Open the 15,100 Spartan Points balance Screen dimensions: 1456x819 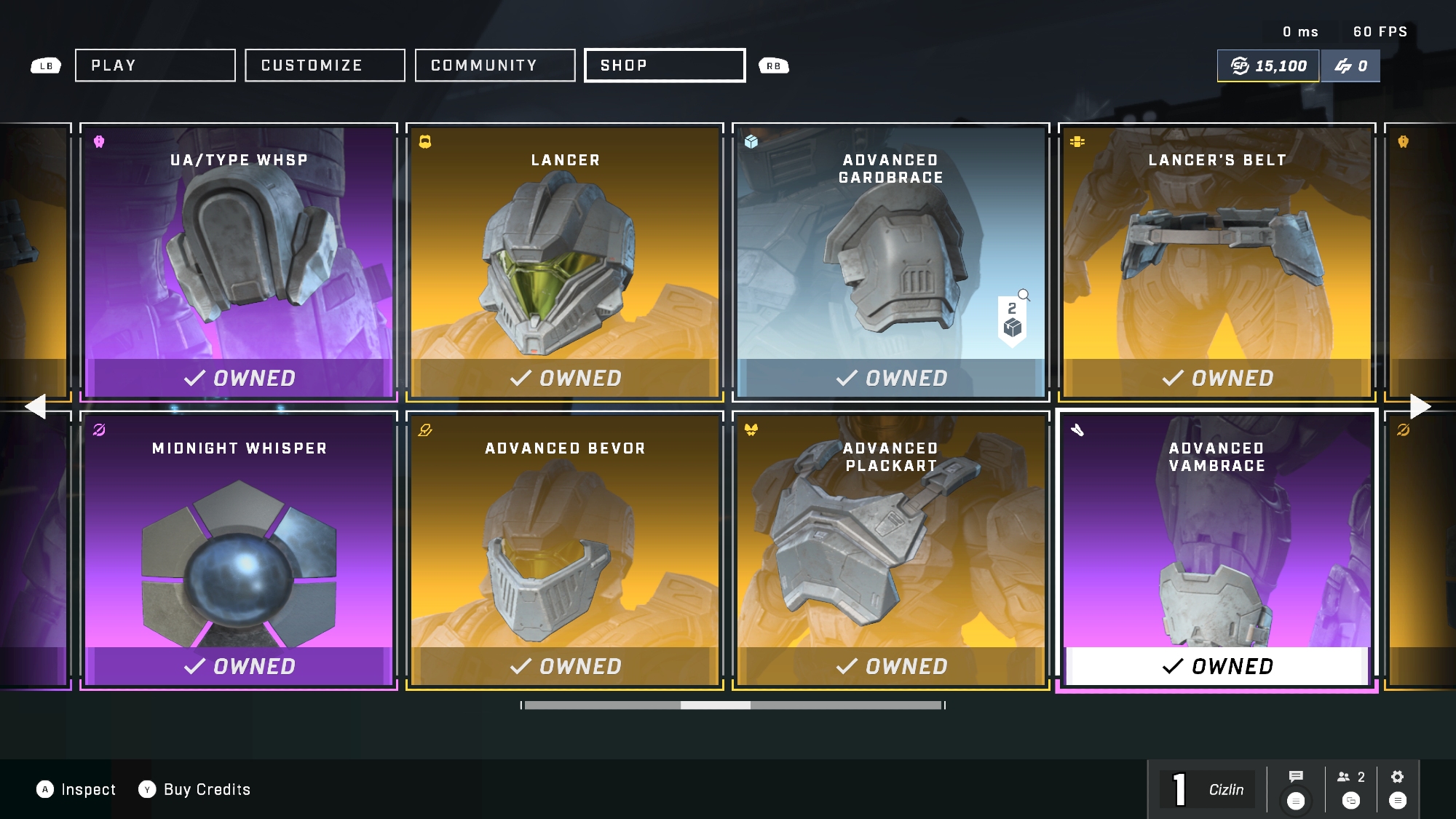(1268, 66)
